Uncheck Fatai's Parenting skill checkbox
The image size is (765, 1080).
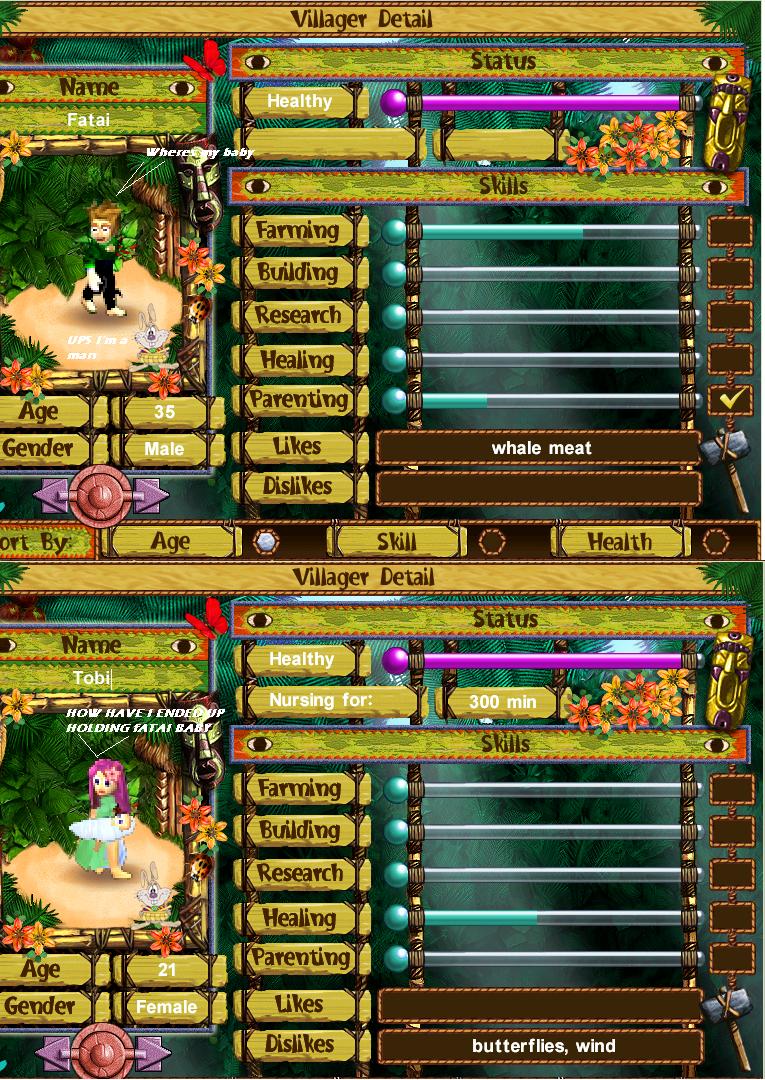pyautogui.click(x=732, y=399)
